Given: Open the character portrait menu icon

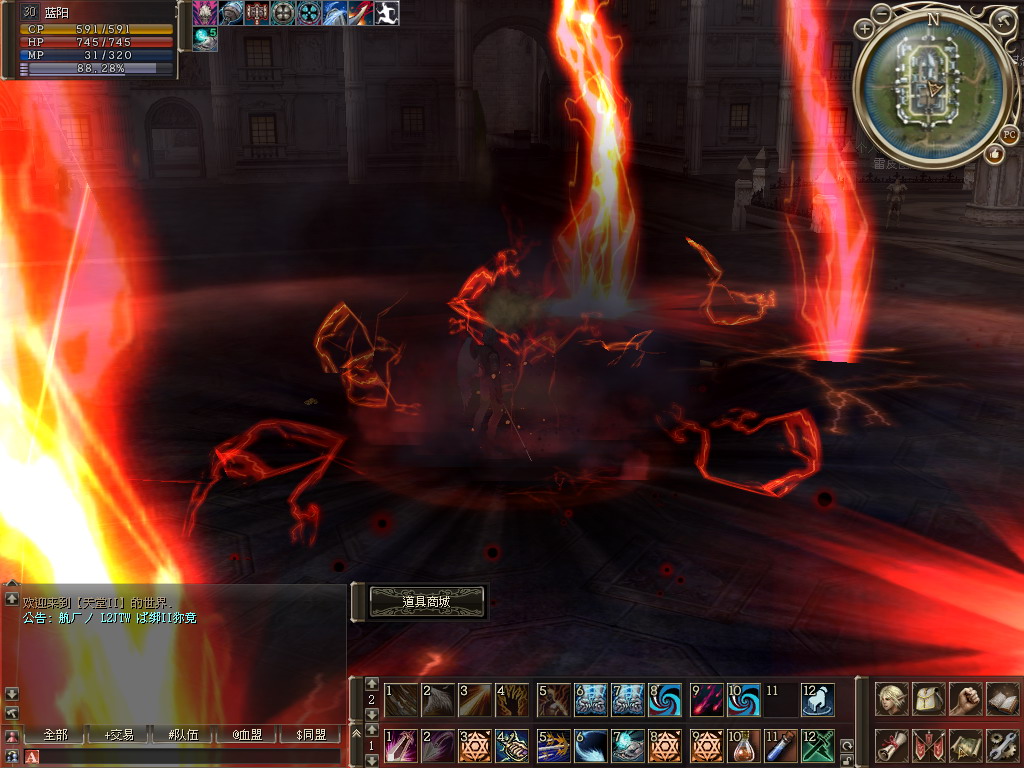Looking at the screenshot, I should [892, 699].
